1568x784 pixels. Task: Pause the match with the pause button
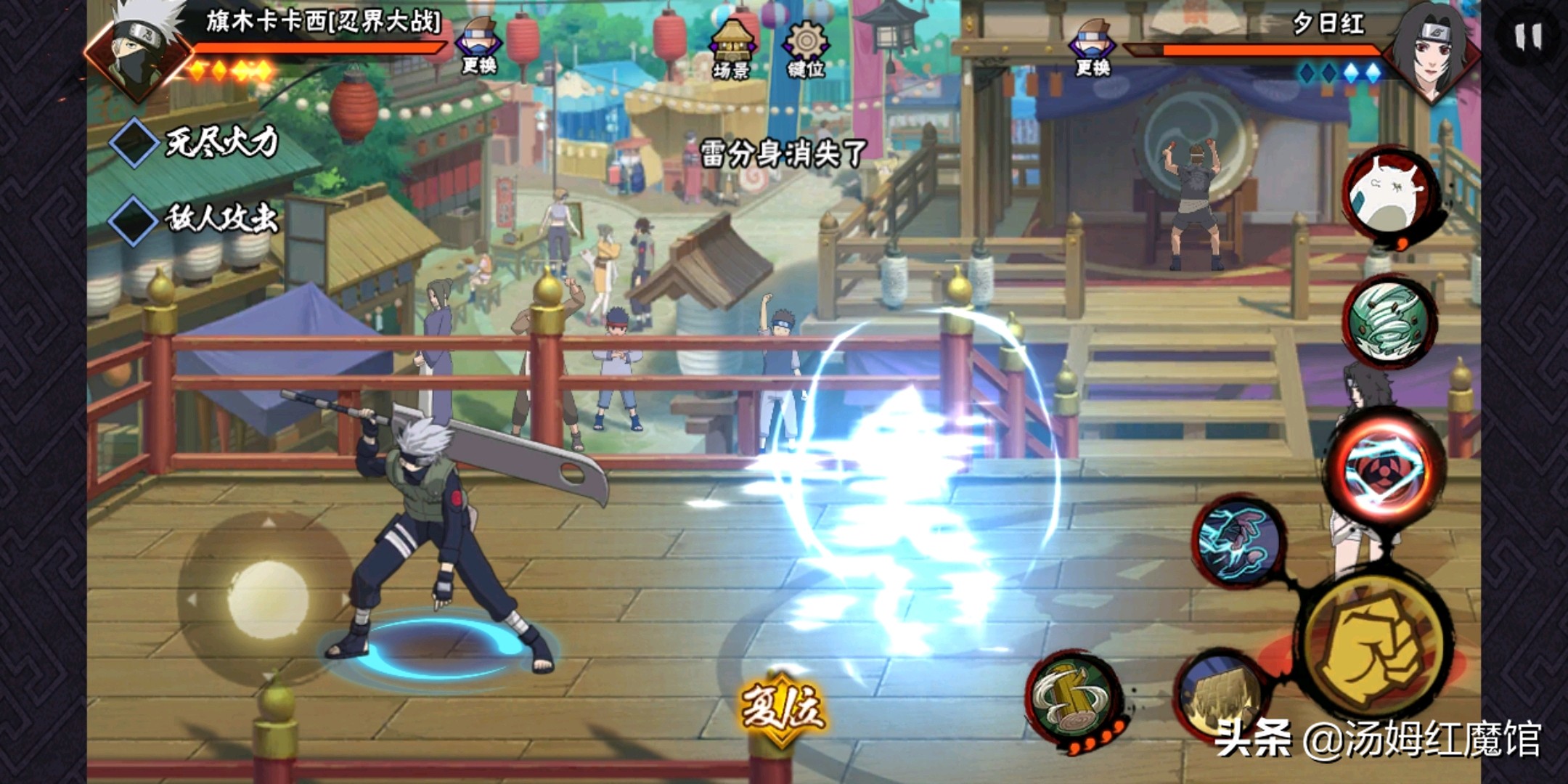(1528, 36)
